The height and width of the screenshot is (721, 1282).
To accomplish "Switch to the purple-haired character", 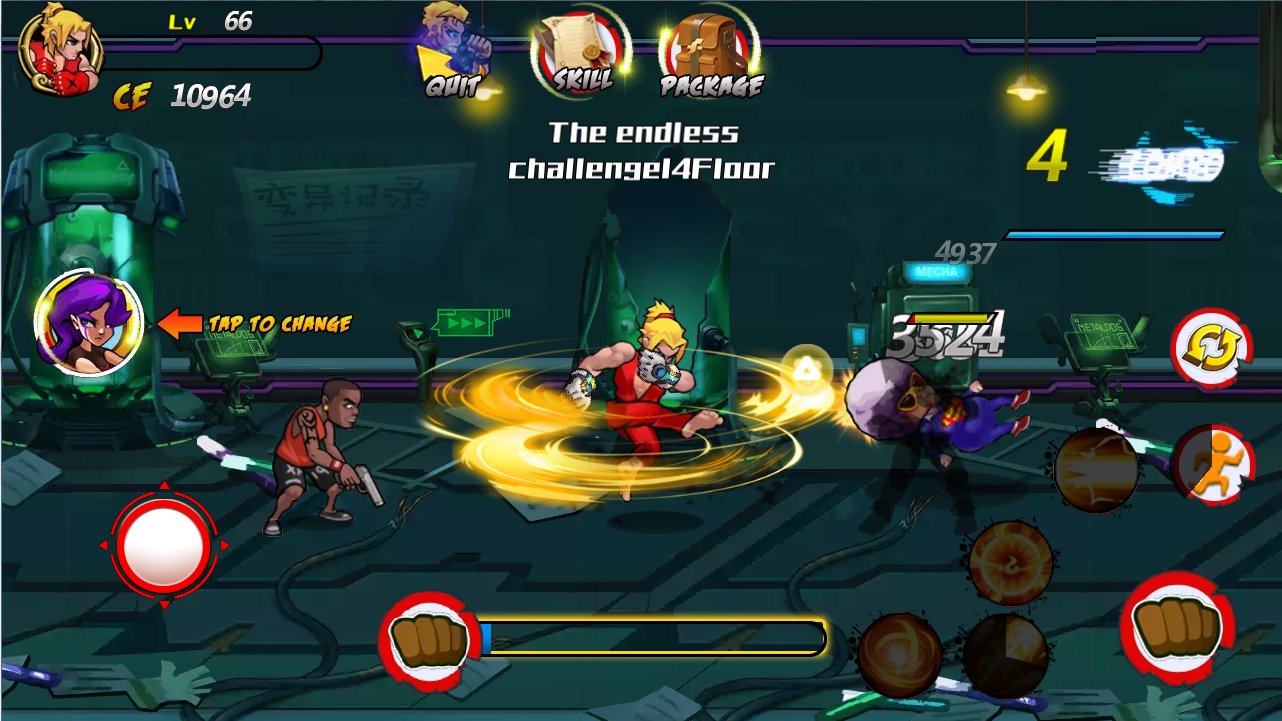I will tap(88, 322).
